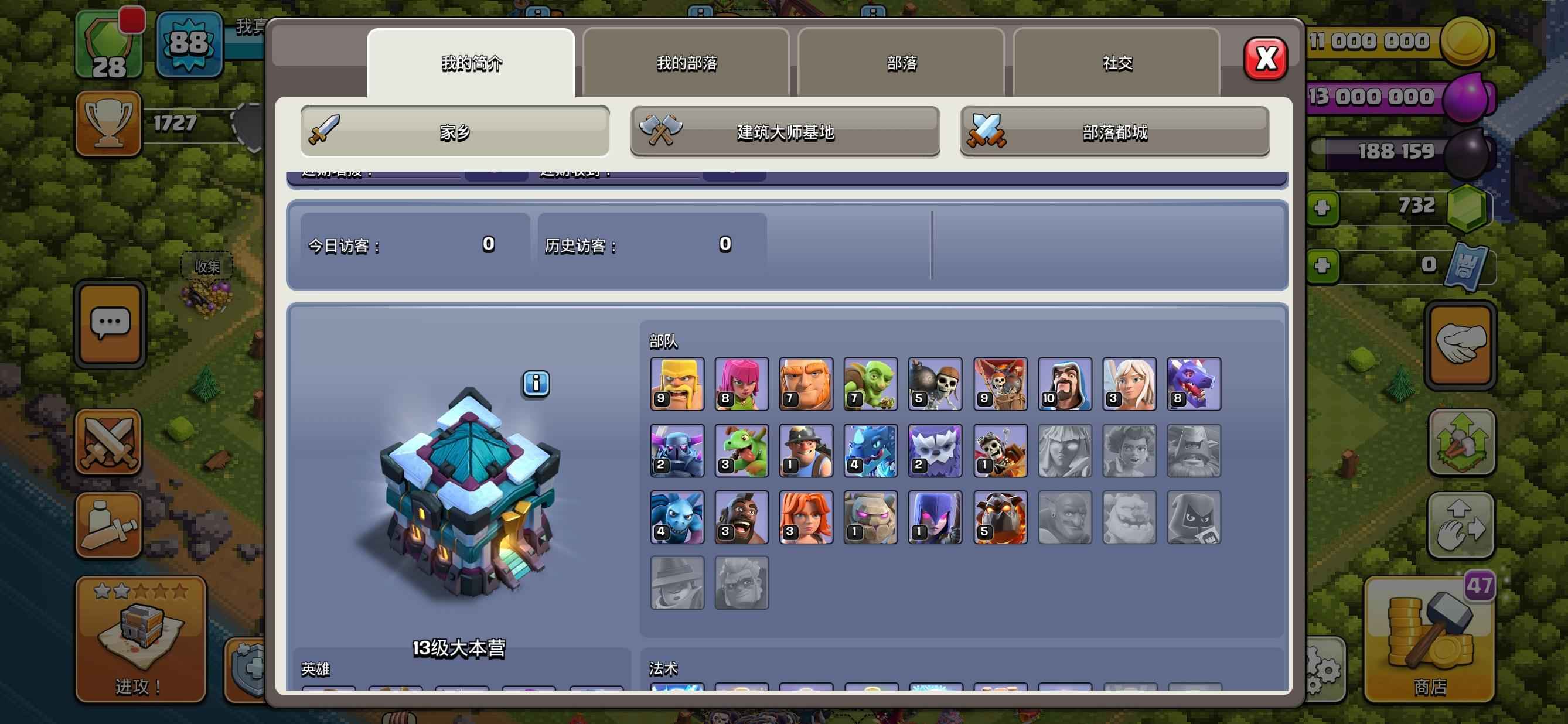Select the Lava Hound troop icon
The width and height of the screenshot is (1568, 724).
point(1000,517)
